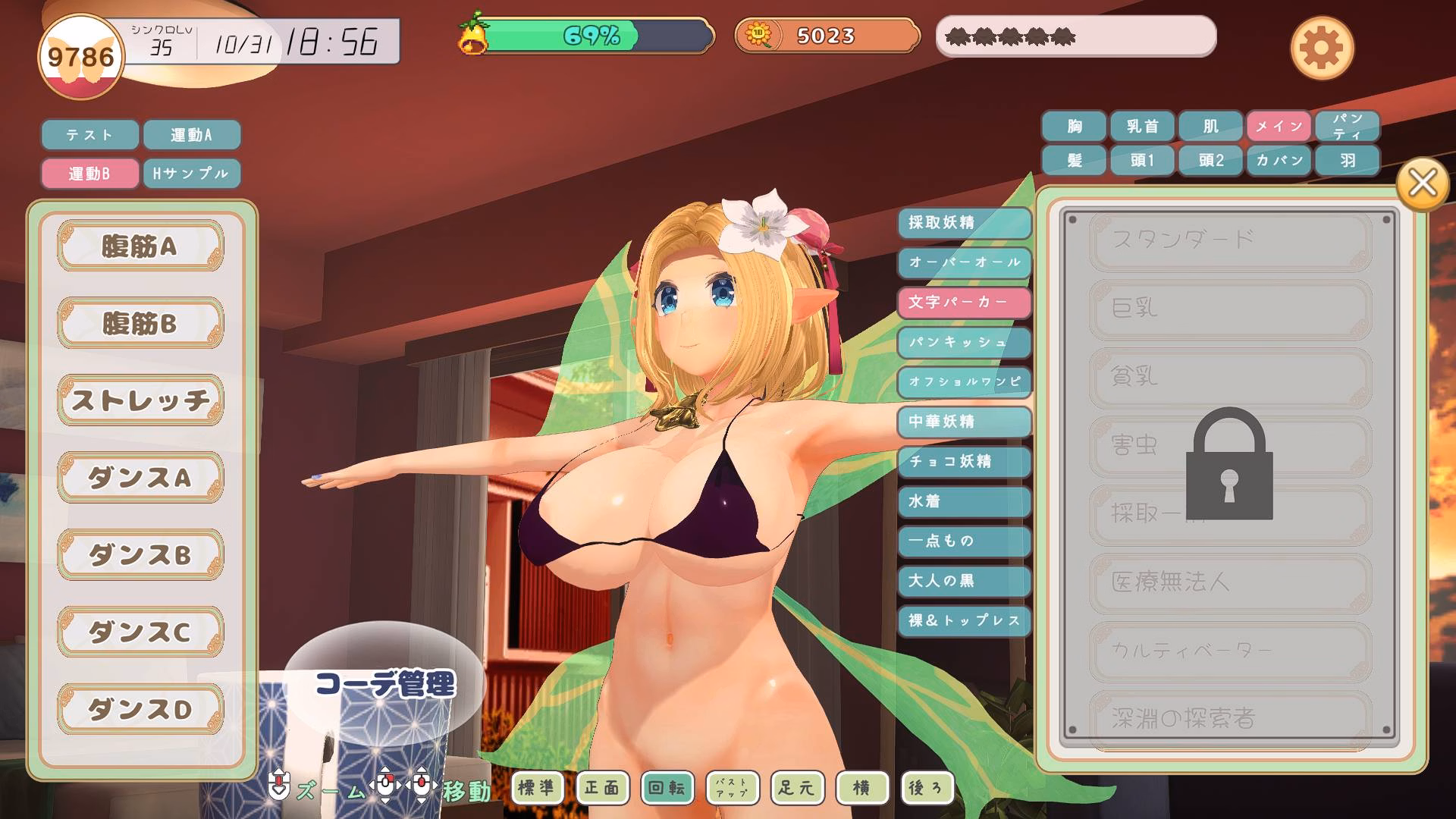Open settings with the gear icon
Screen dimensions: 1456x819
pos(1321,49)
